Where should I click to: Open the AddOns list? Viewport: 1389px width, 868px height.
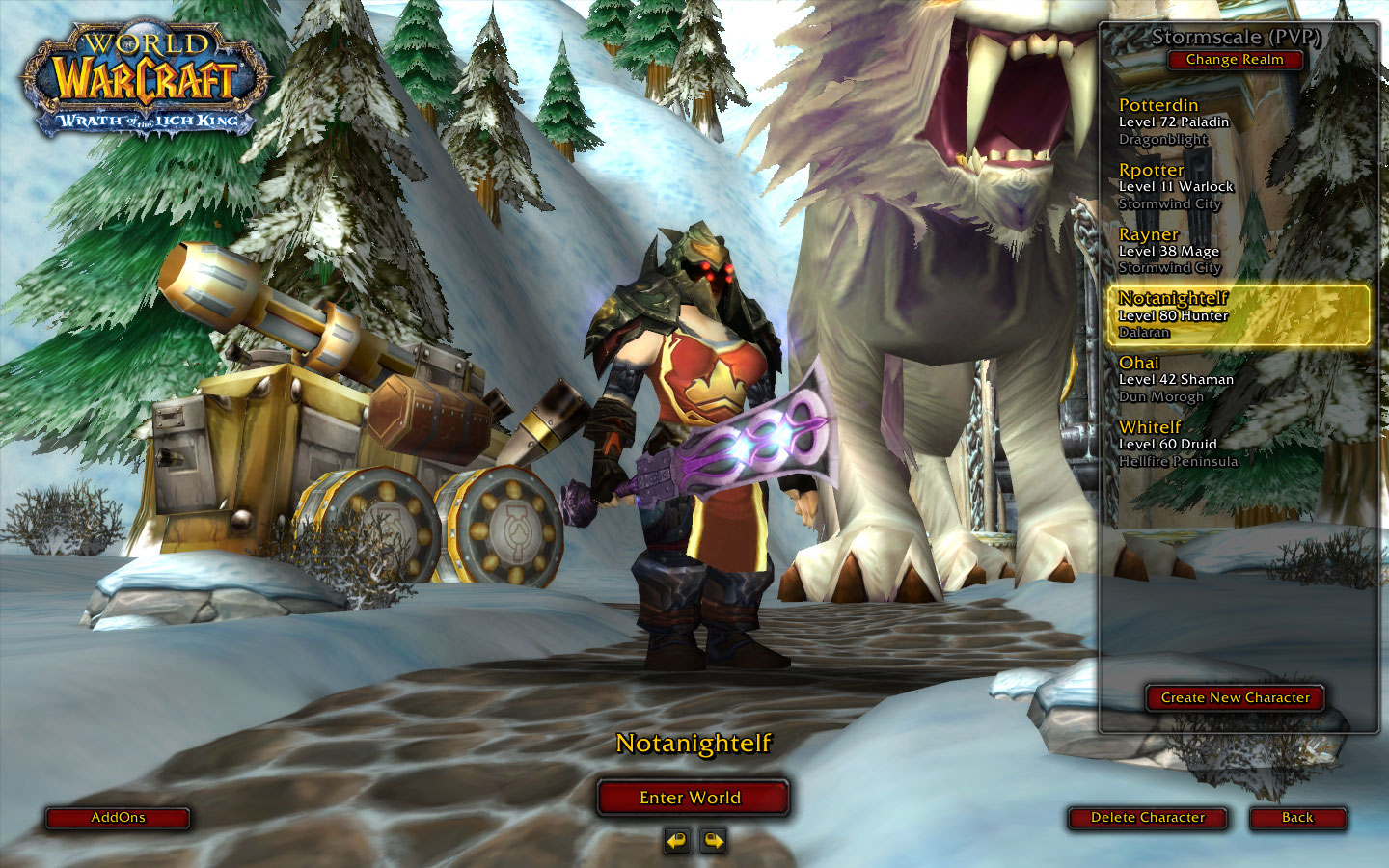point(118,818)
